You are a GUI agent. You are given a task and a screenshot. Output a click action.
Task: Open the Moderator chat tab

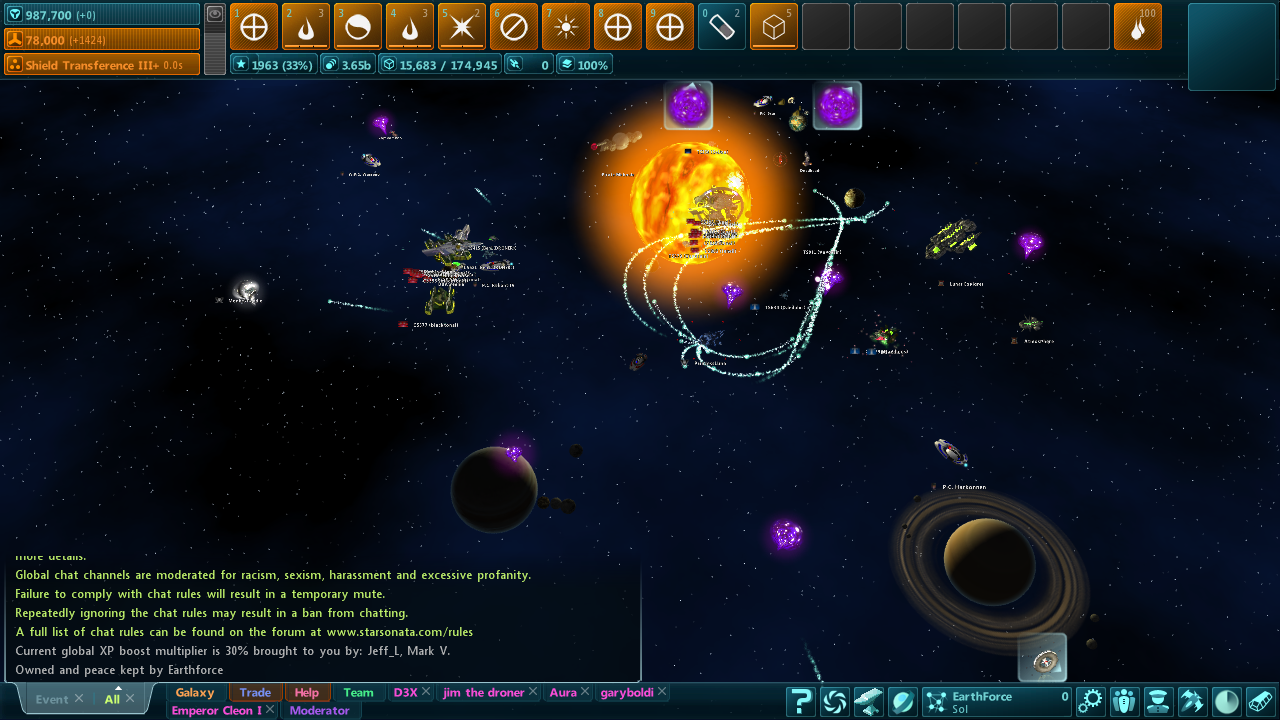point(320,711)
